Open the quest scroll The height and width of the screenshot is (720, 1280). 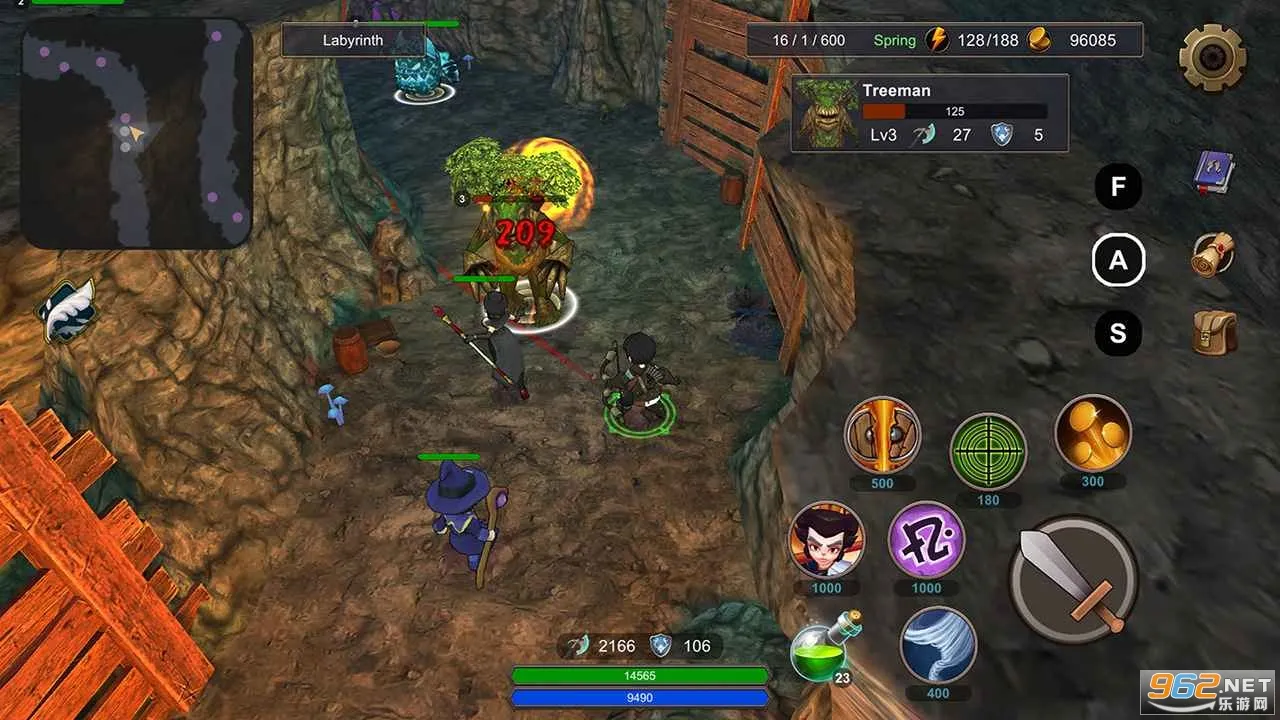coord(1214,255)
